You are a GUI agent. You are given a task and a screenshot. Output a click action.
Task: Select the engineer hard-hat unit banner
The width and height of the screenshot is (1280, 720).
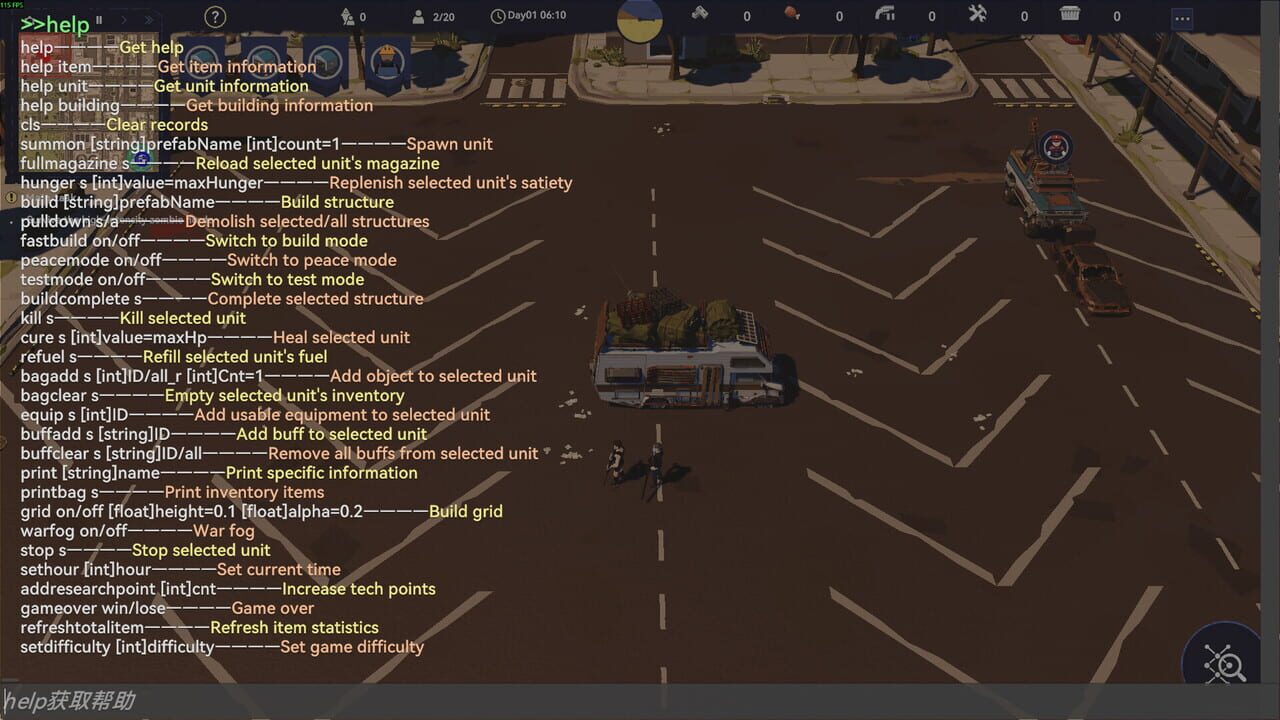(386, 62)
